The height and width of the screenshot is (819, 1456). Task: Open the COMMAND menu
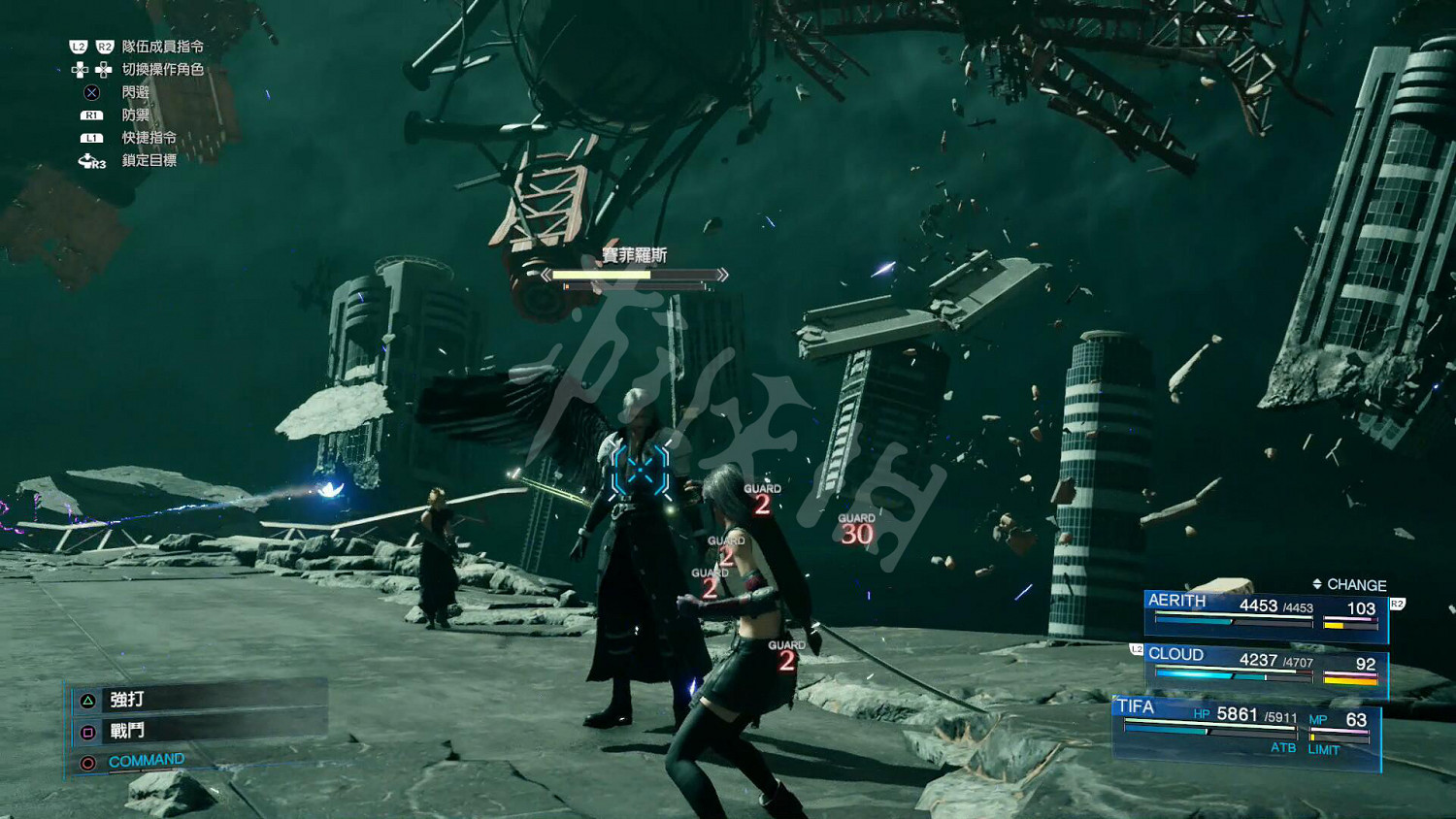[x=146, y=761]
